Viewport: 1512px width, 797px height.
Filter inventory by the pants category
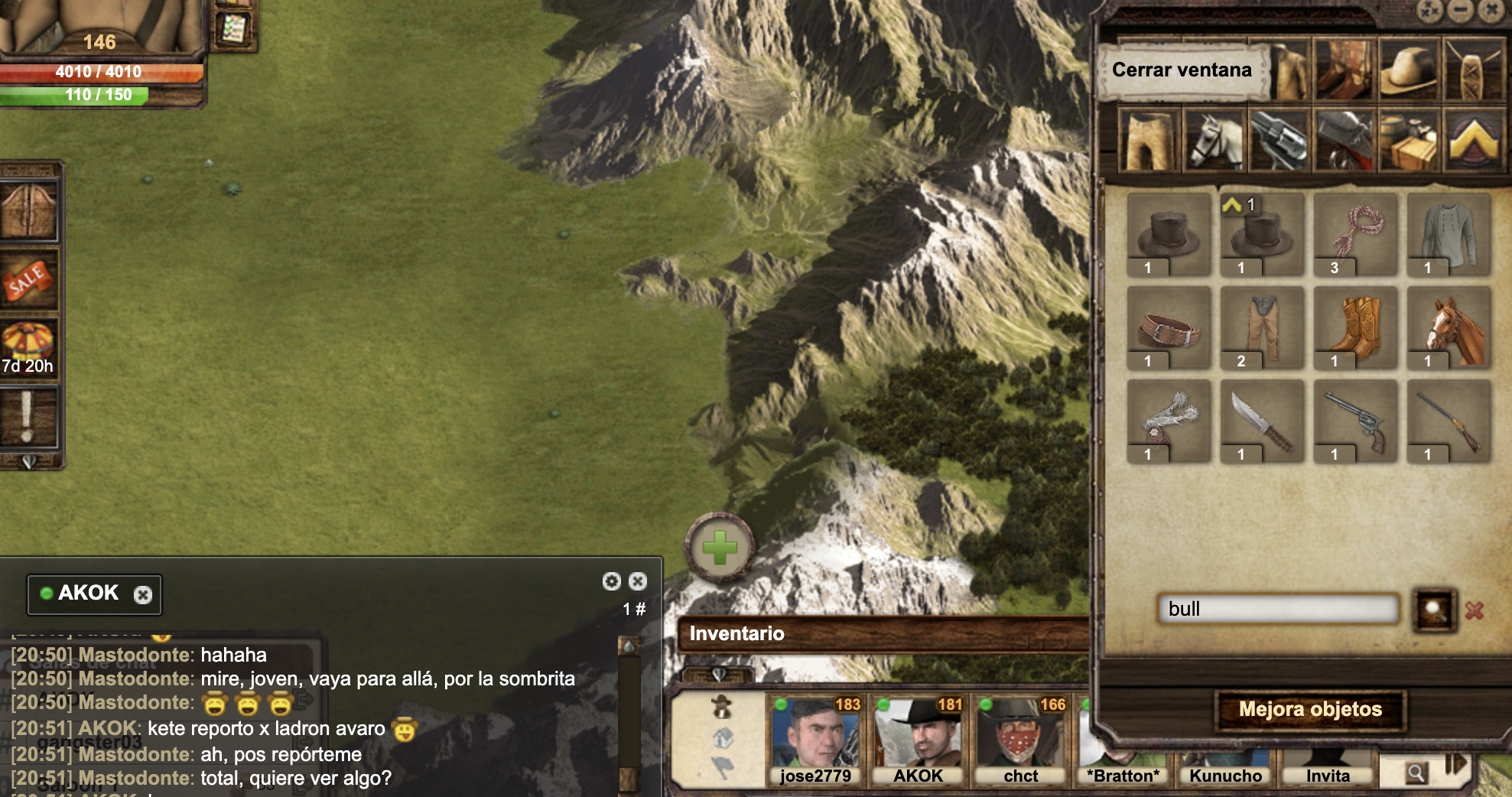pyautogui.click(x=1149, y=140)
